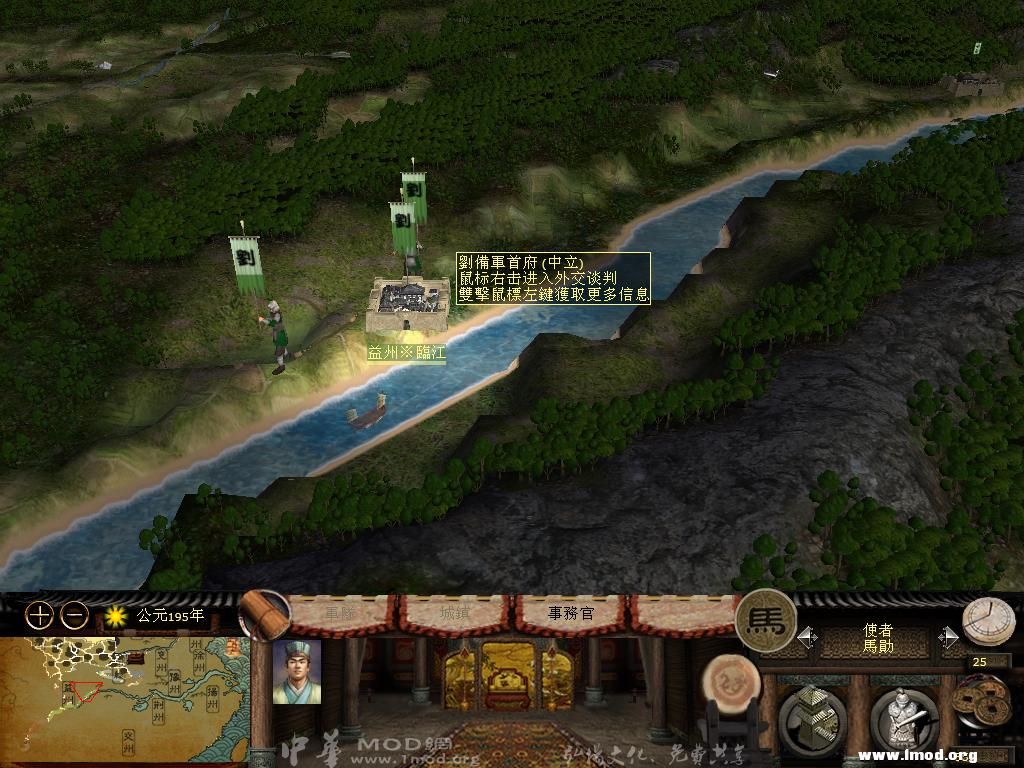
Task: Select the 益州 臨江 settlement label
Action: (x=406, y=353)
